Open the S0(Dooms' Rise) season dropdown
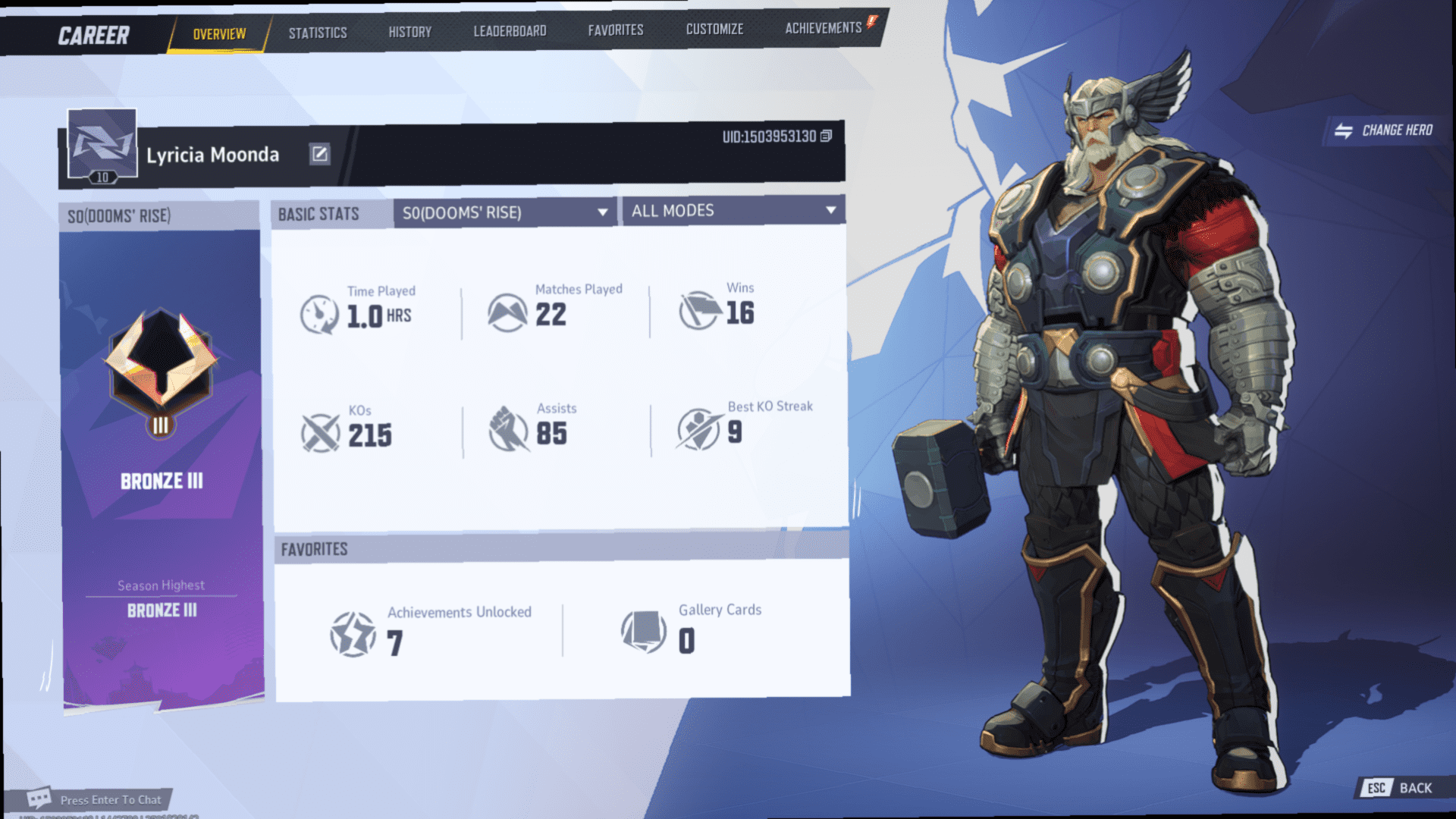The height and width of the screenshot is (819, 1456). point(504,212)
